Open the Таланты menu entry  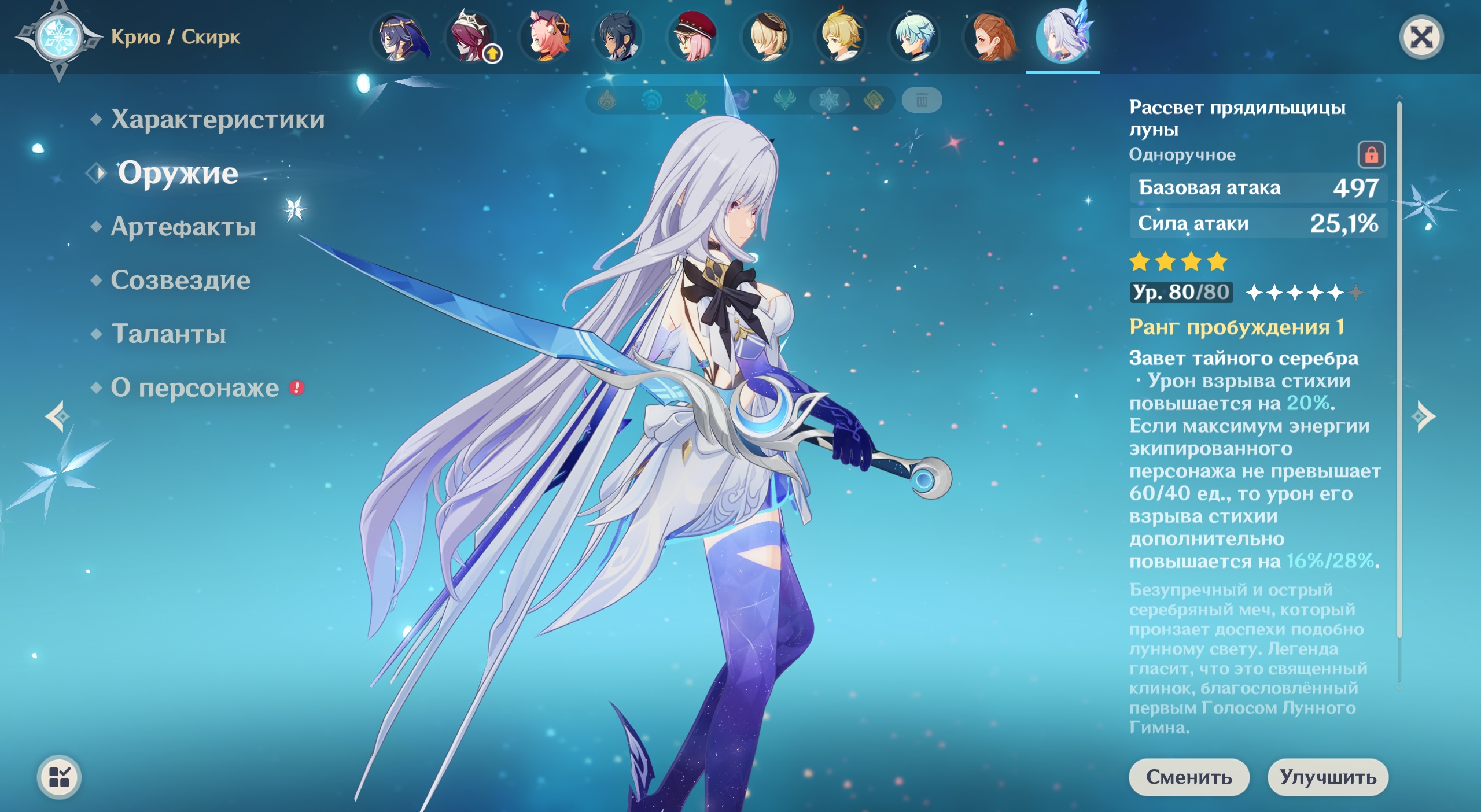click(168, 334)
